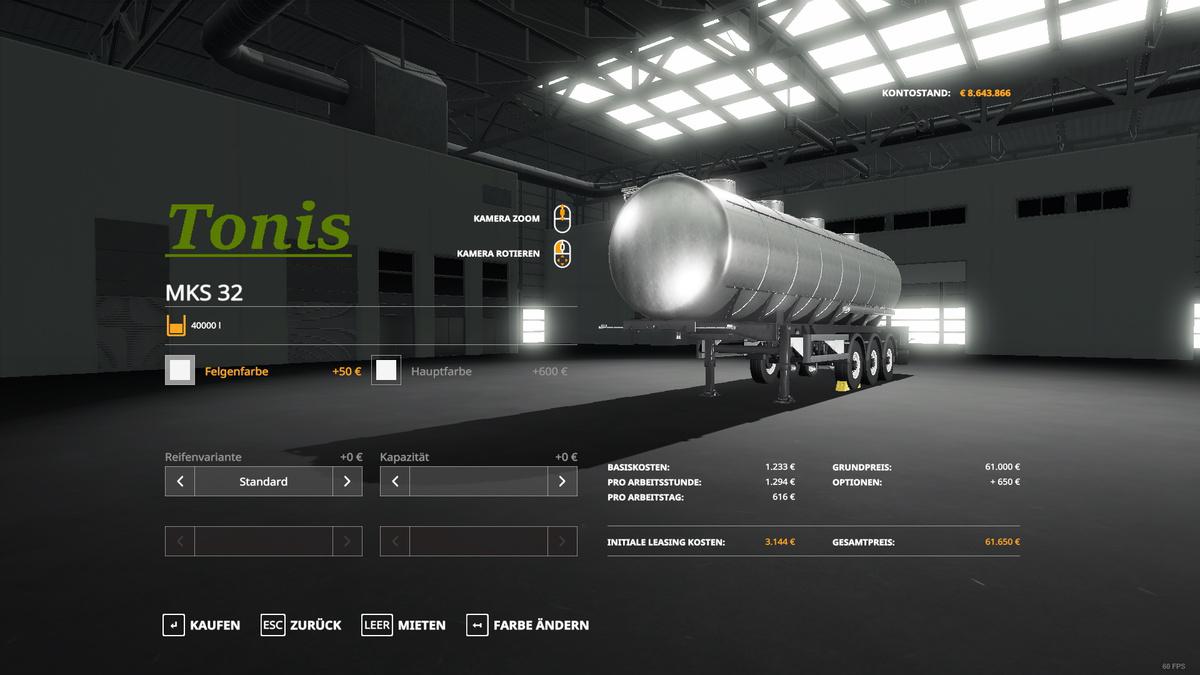Lease the trailer via Mieten

coord(404,625)
